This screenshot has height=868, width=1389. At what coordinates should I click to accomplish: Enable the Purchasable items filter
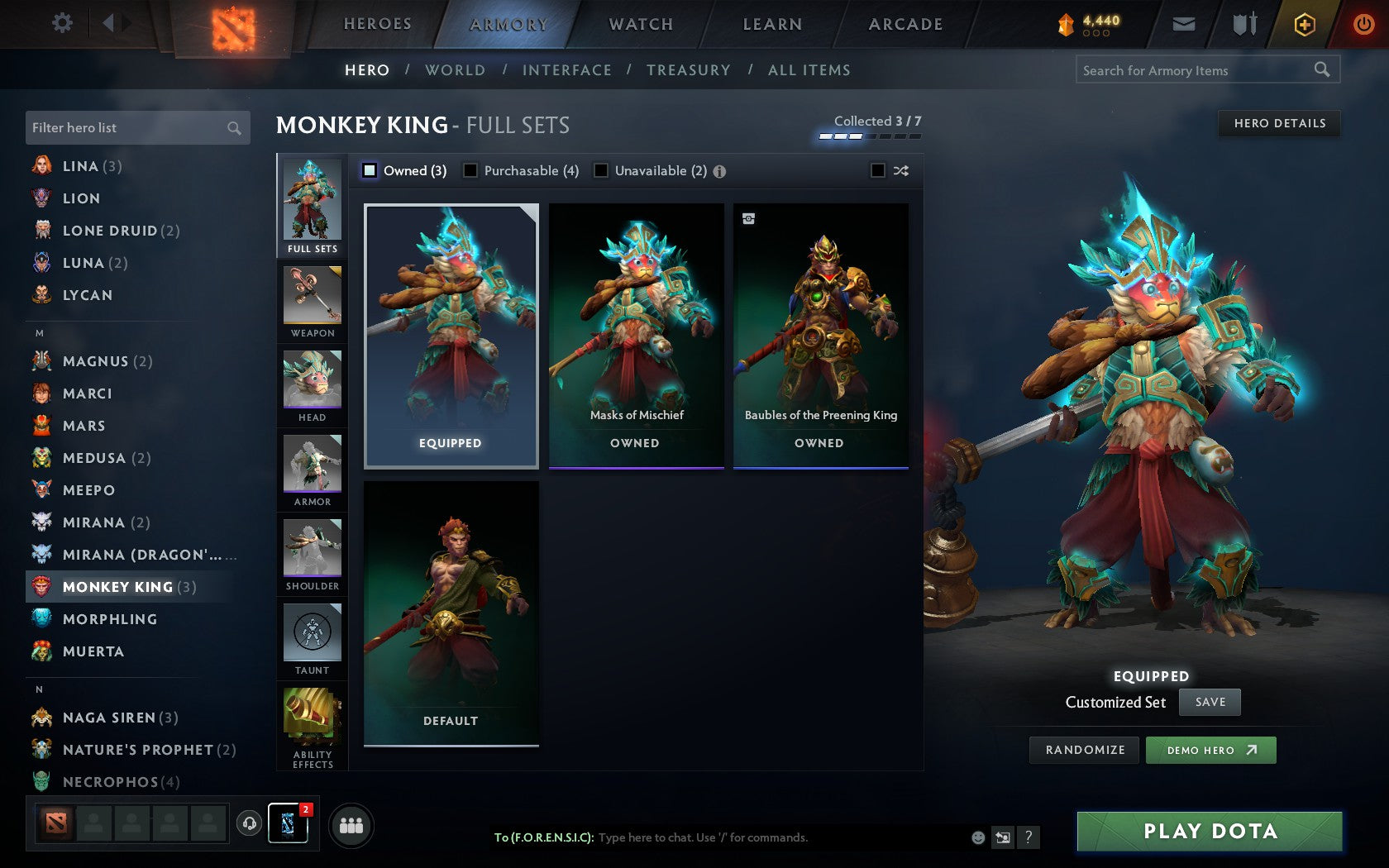(x=471, y=170)
